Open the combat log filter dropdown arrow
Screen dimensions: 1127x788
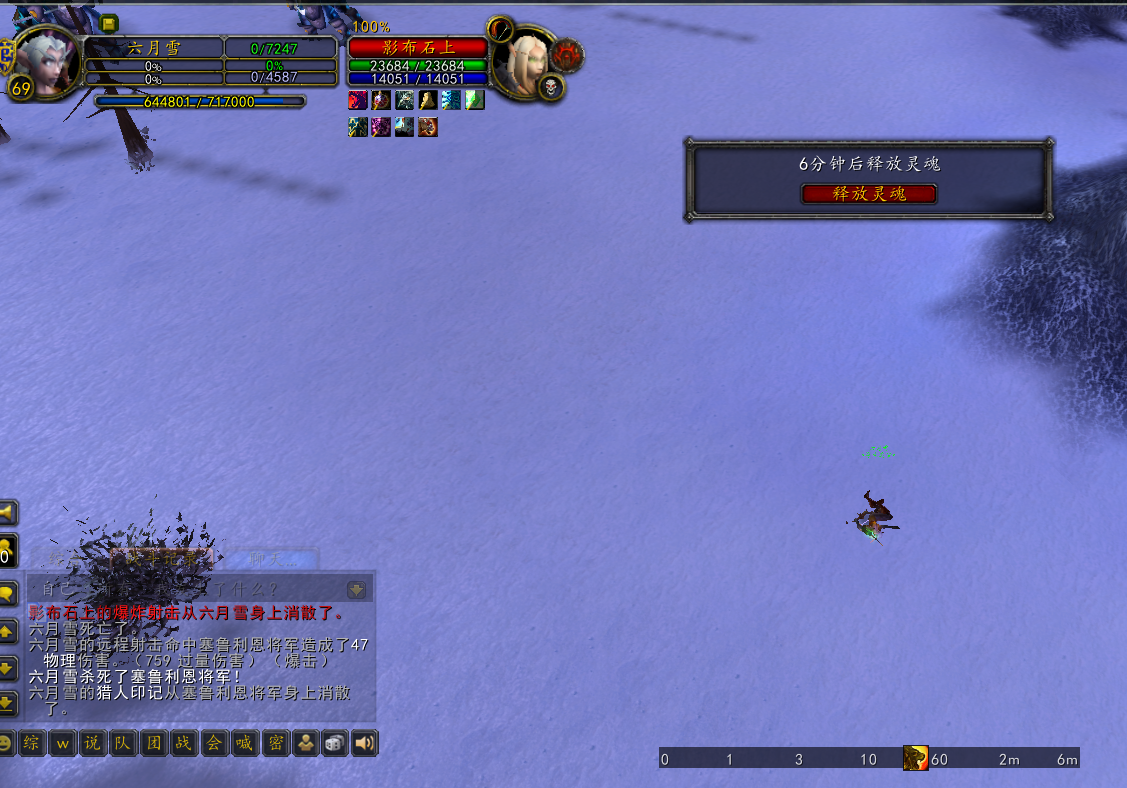356,589
